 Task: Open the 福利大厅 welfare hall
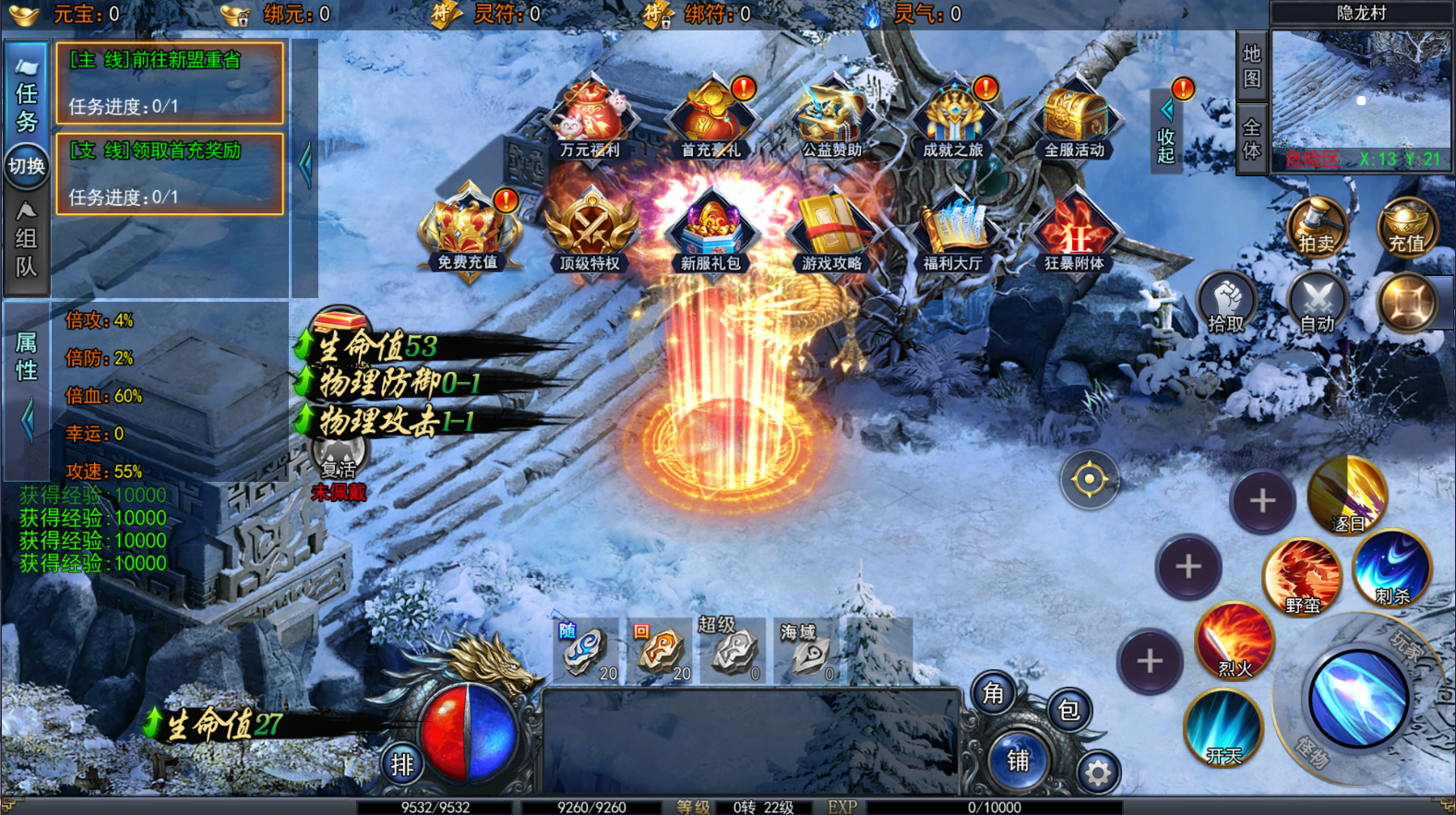click(953, 232)
